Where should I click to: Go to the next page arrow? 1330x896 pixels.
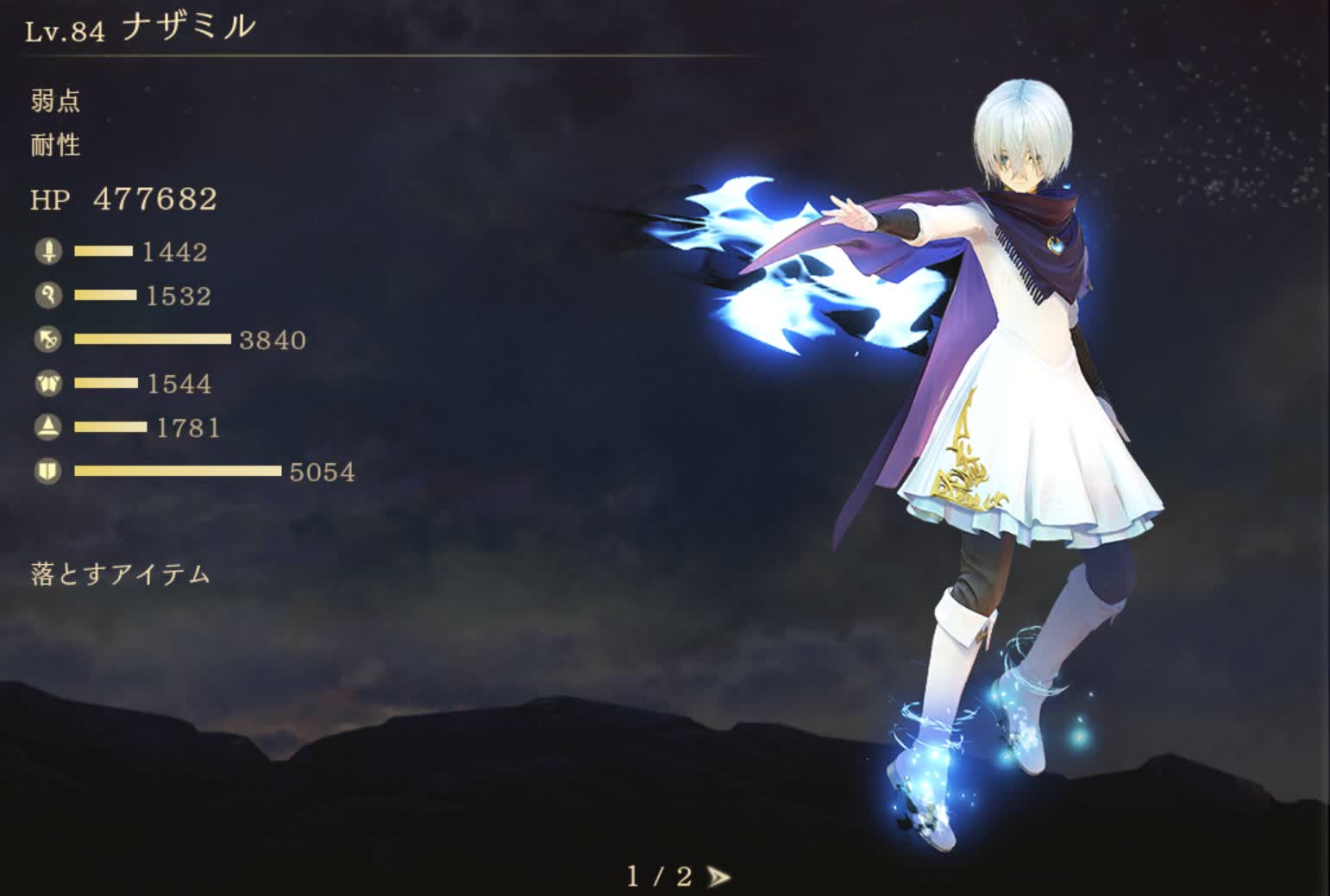coord(718,877)
